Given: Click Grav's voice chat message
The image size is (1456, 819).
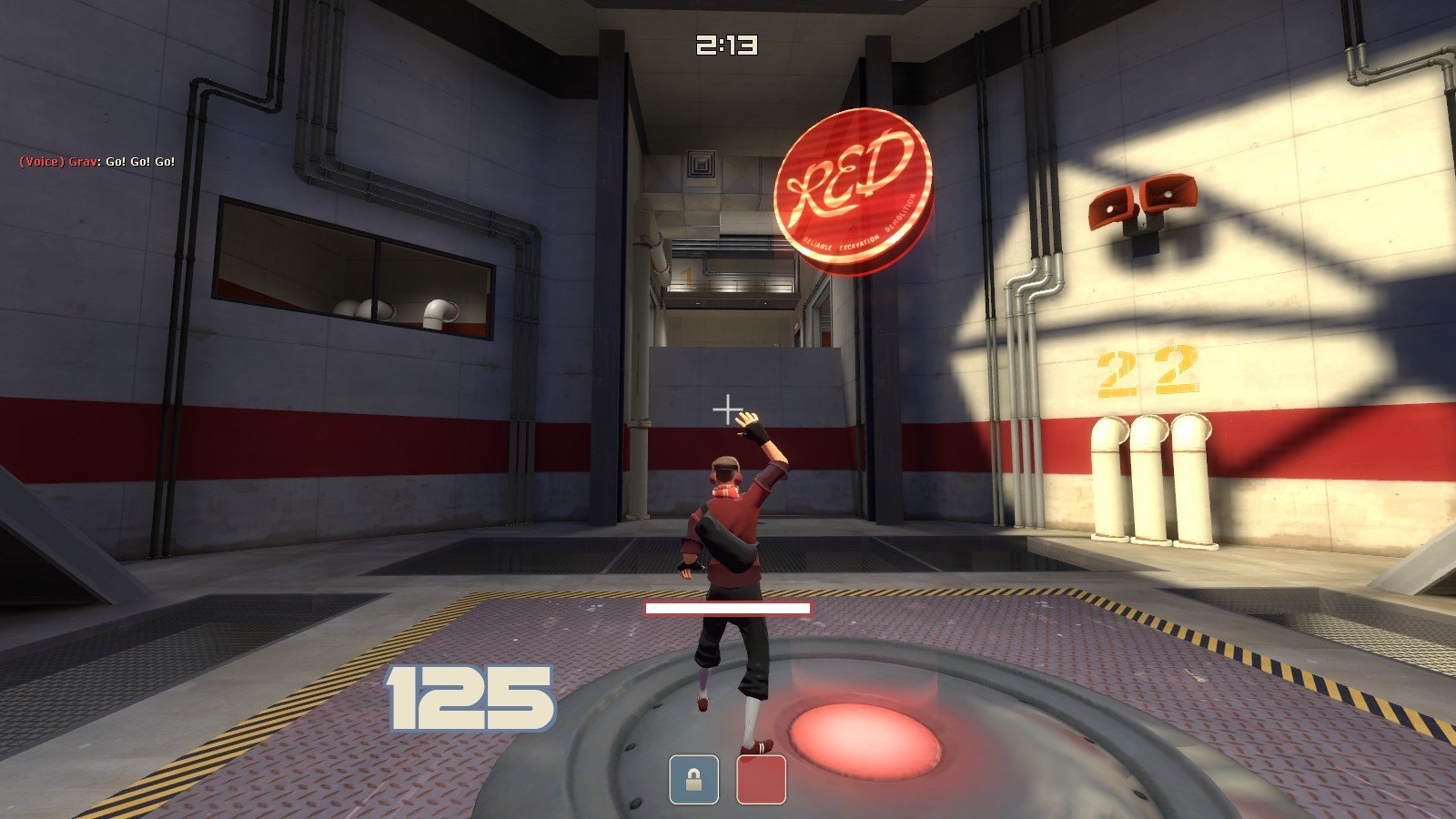Looking at the screenshot, I should pyautogui.click(x=97, y=162).
